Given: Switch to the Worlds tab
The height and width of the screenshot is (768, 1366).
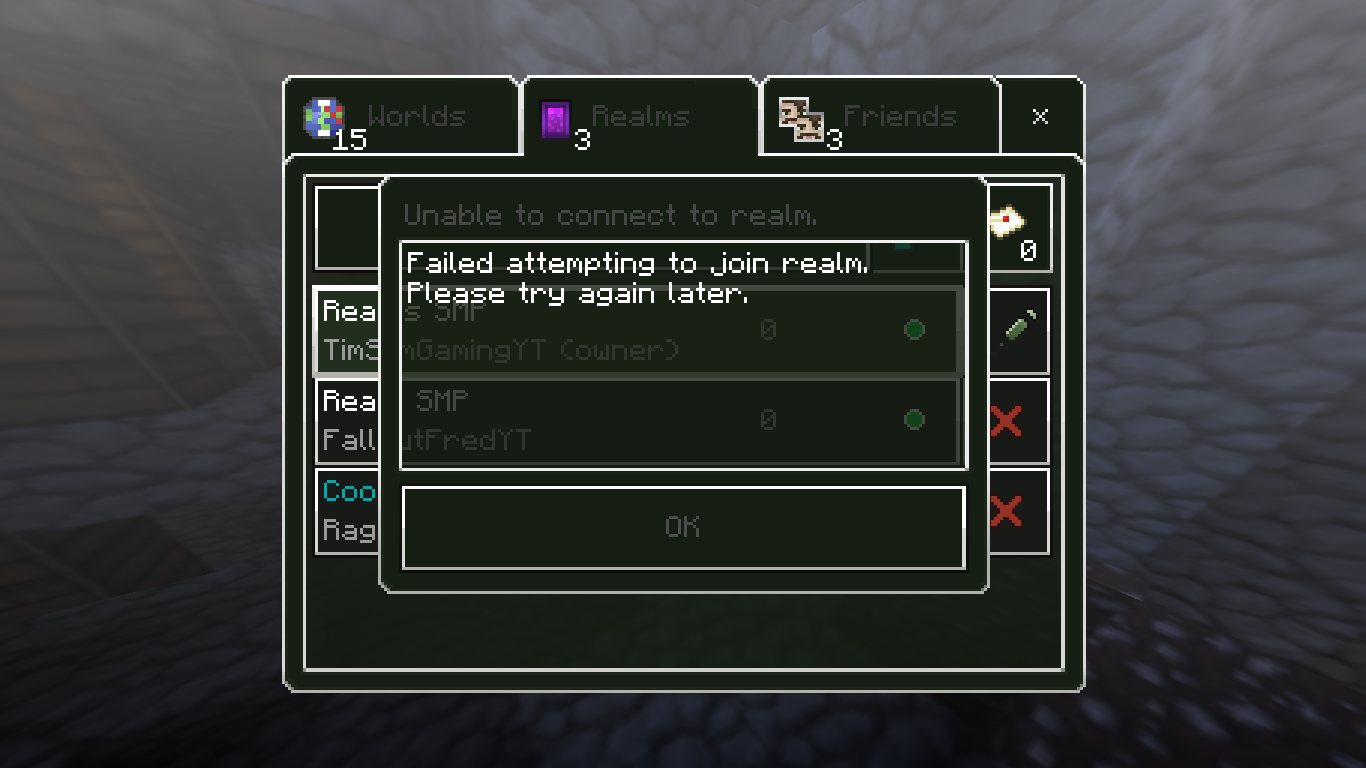Looking at the screenshot, I should pyautogui.click(x=402, y=117).
